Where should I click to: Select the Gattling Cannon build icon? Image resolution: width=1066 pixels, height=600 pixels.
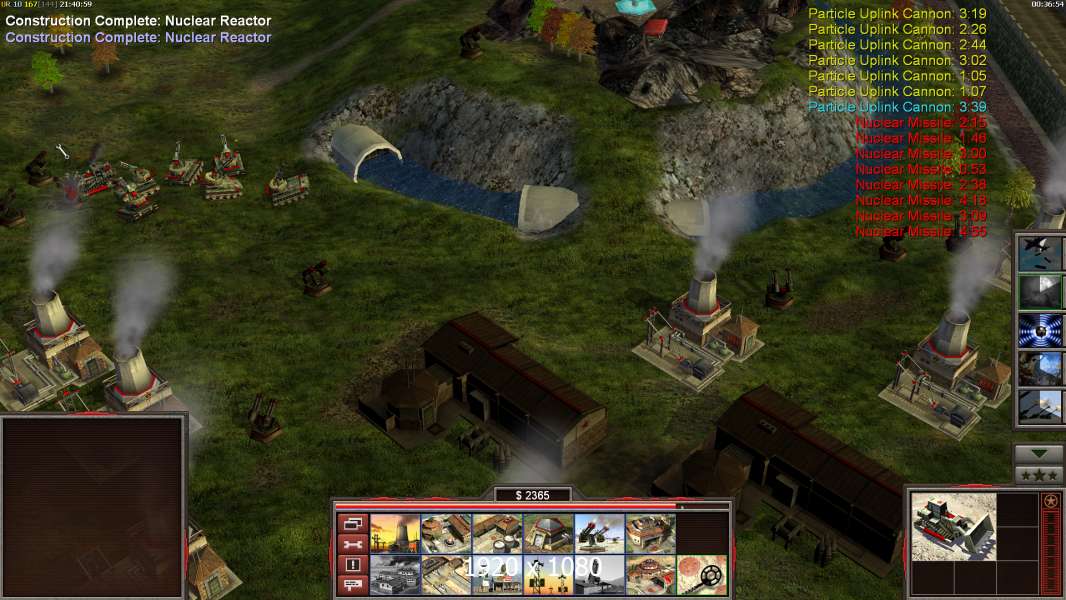point(599,533)
